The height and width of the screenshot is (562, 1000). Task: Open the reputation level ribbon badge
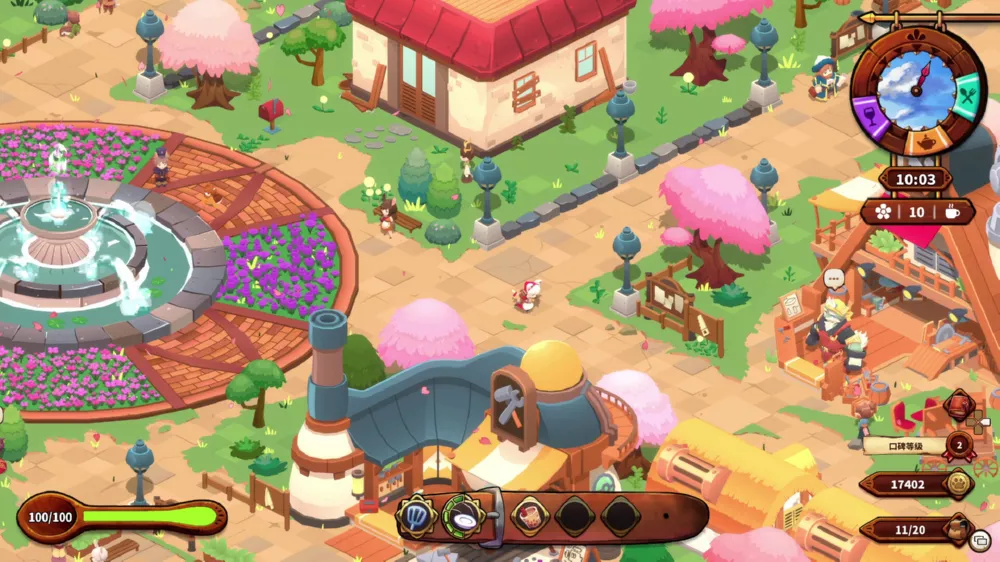pos(958,445)
